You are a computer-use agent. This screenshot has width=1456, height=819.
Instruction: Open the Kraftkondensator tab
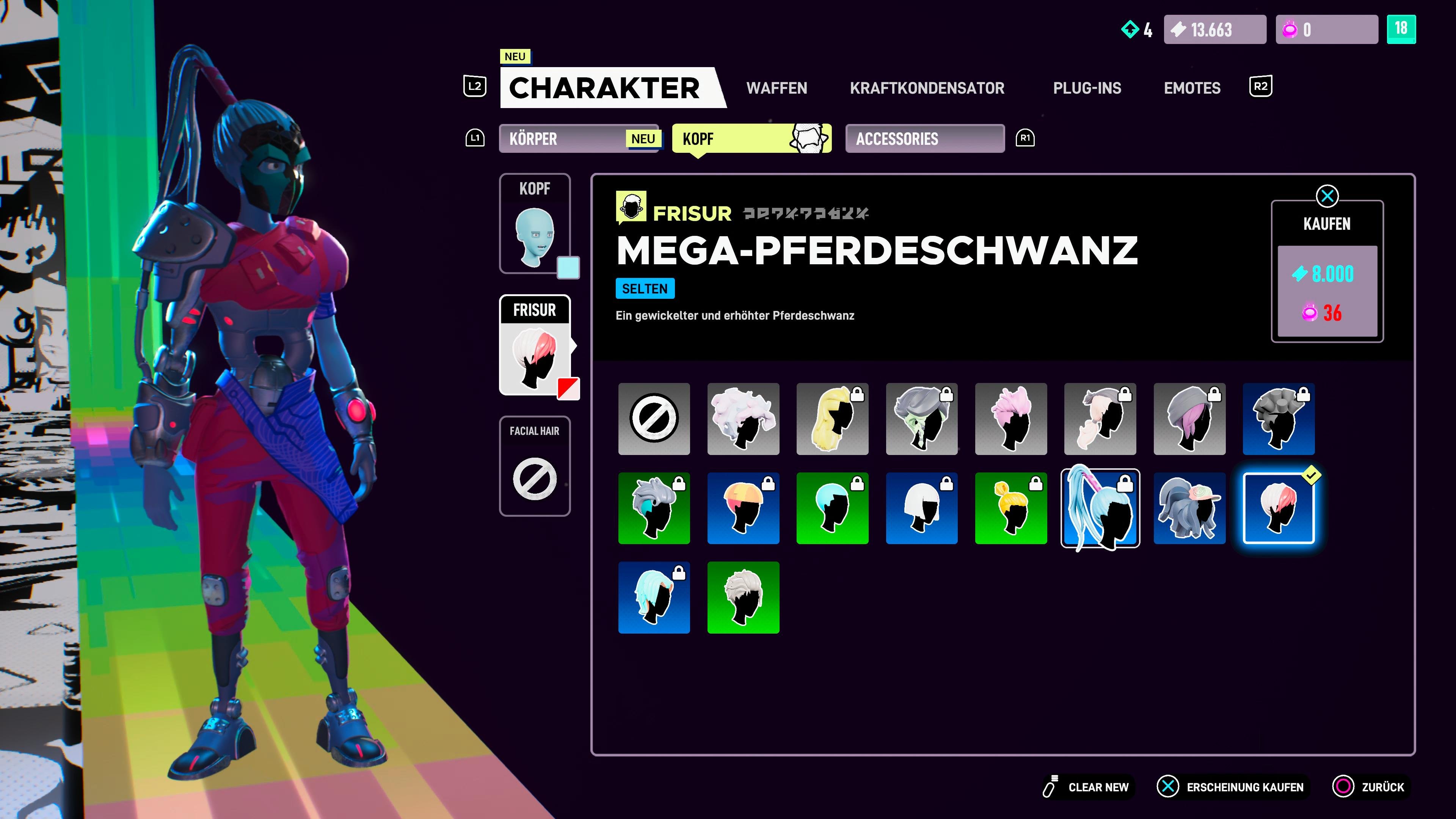(927, 88)
